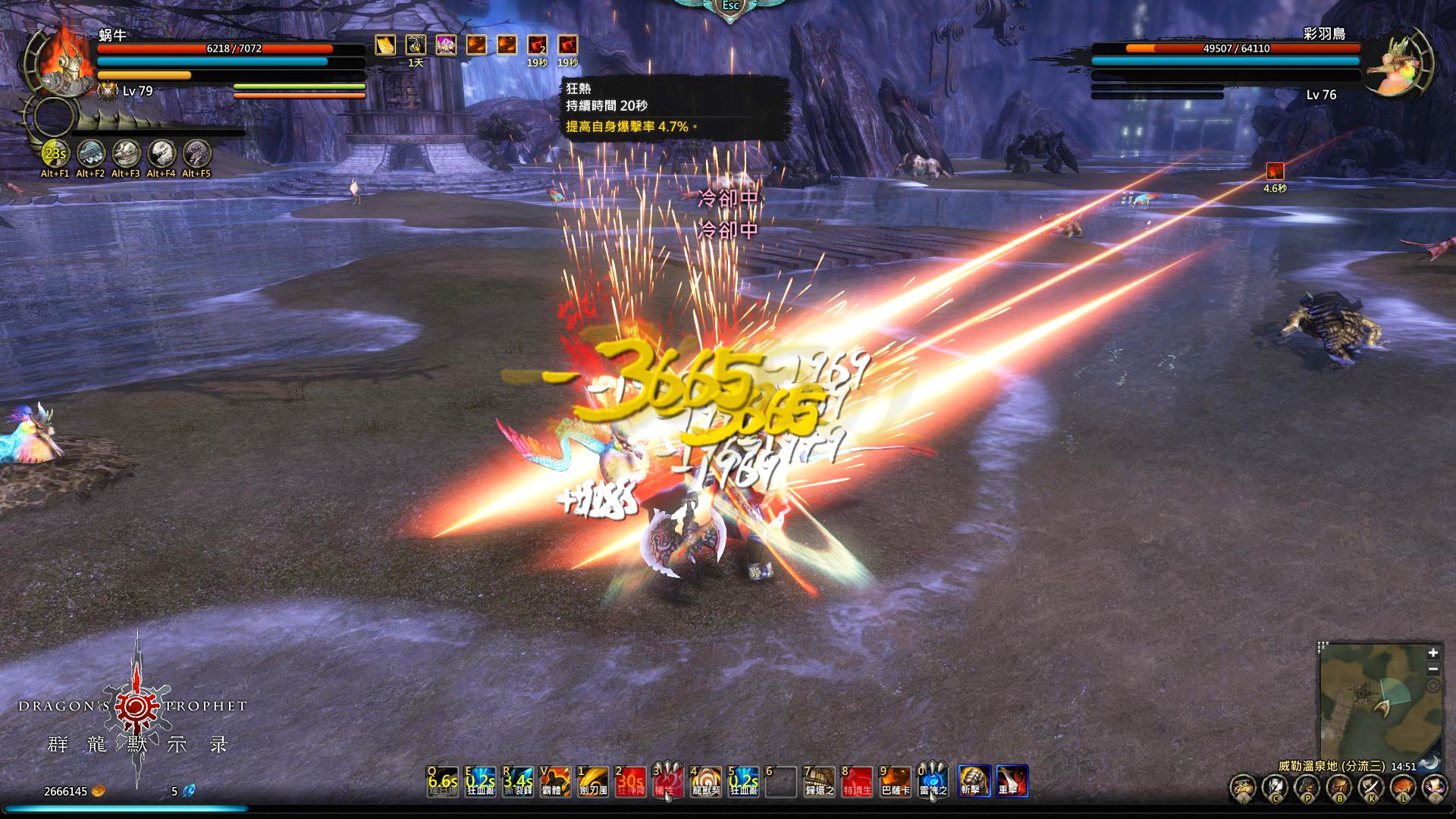Use the 重擊 heavy strike icon
Screen dimensions: 1456x819
1012,781
